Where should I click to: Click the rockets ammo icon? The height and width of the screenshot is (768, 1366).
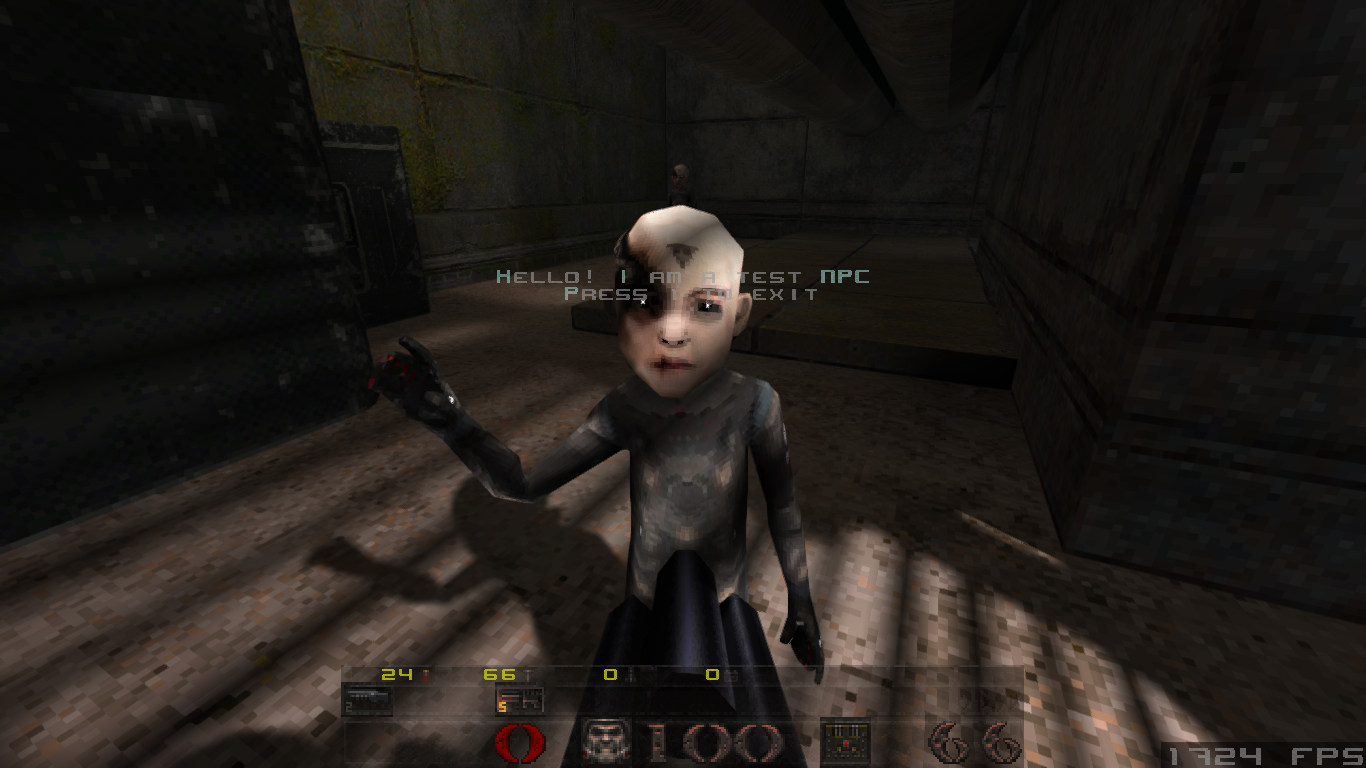click(630, 675)
